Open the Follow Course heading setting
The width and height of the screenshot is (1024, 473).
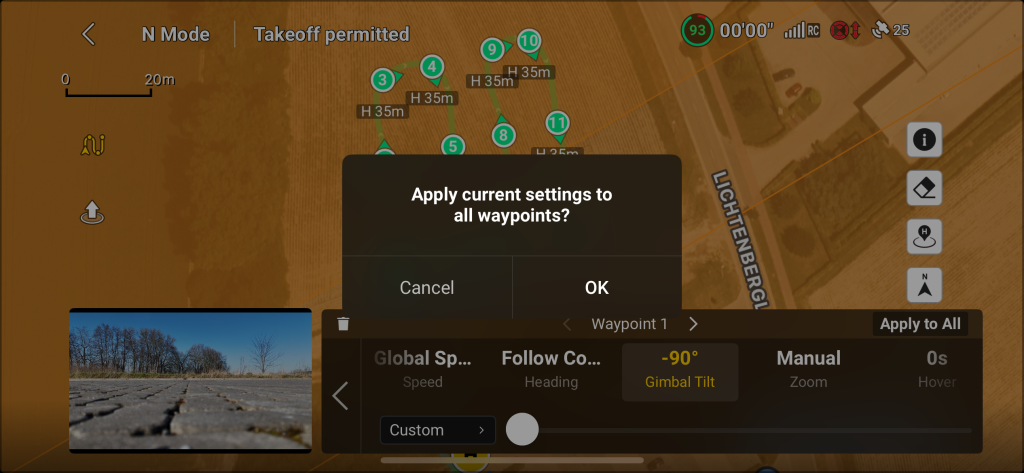(x=551, y=368)
